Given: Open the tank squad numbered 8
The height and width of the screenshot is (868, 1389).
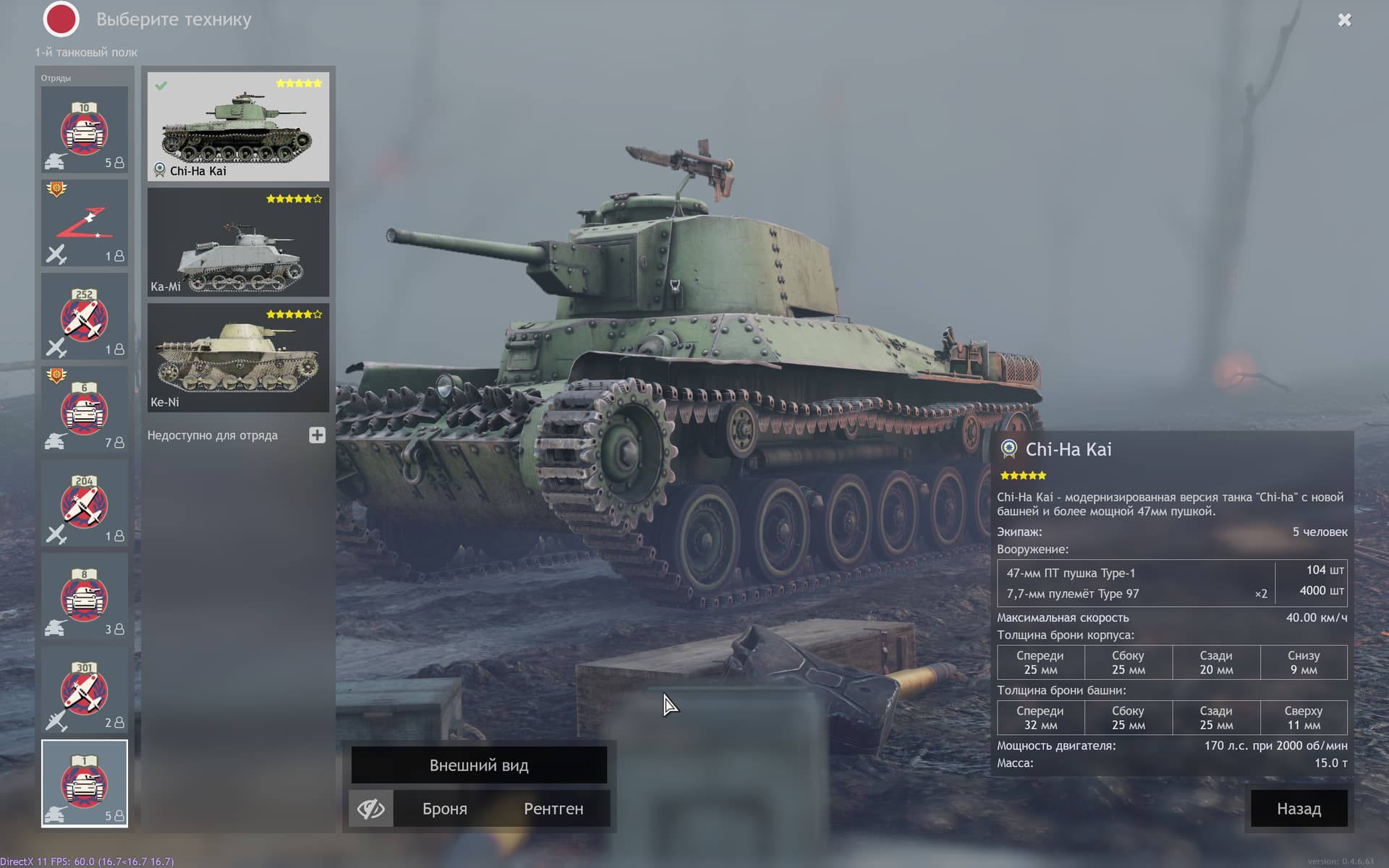Looking at the screenshot, I should tap(85, 598).
